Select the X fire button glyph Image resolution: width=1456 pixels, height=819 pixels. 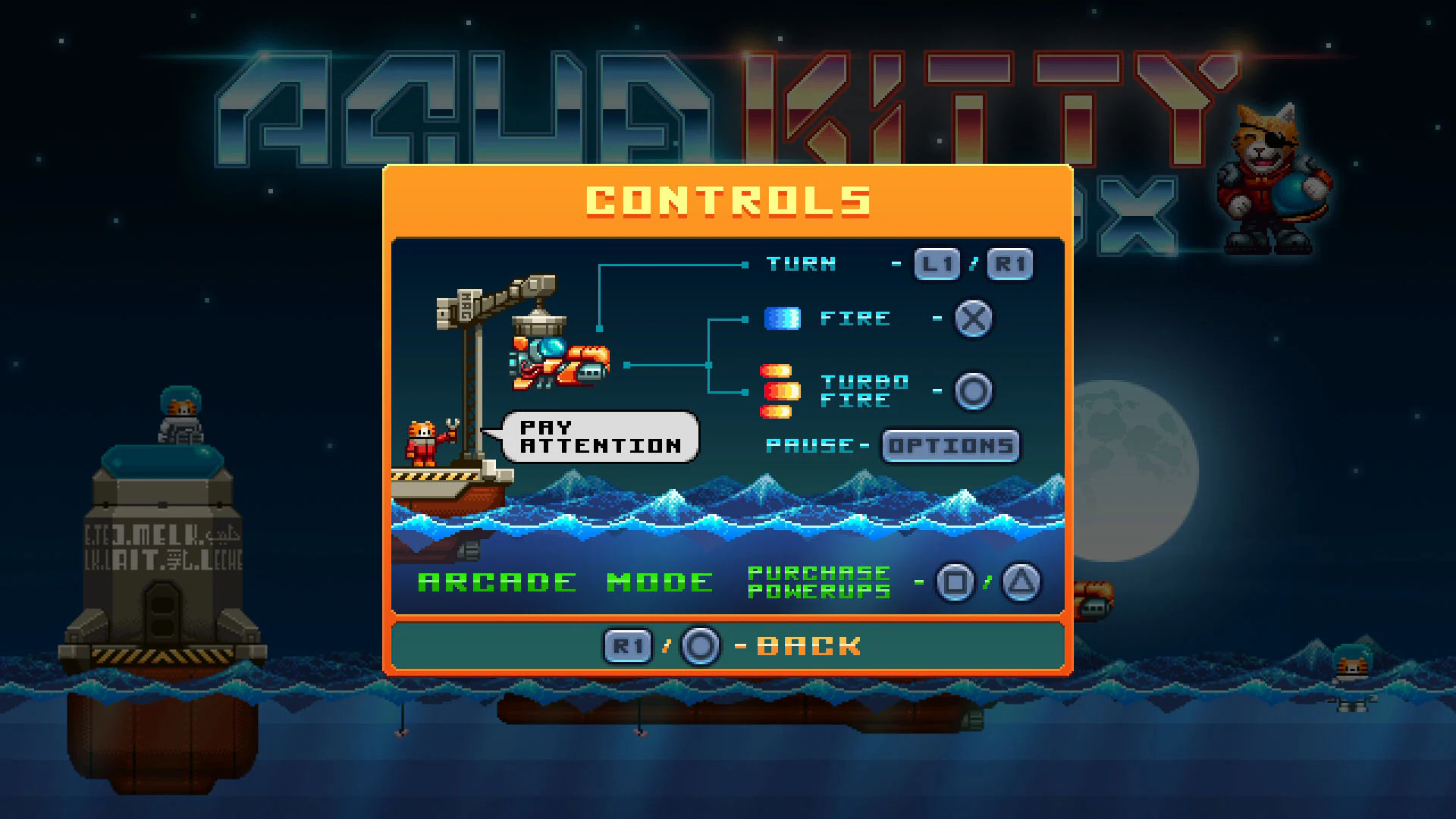coord(973,319)
